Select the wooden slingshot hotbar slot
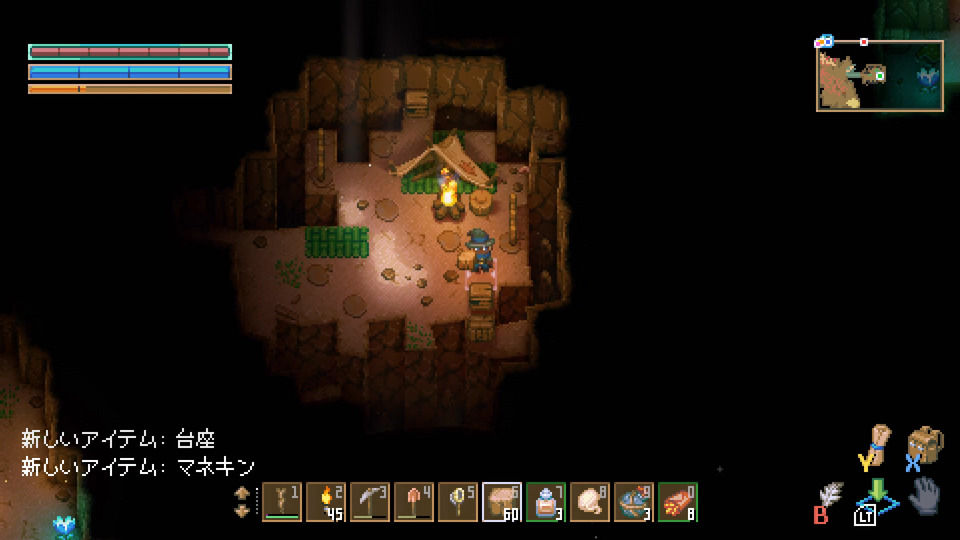960x540 pixels. [282, 502]
